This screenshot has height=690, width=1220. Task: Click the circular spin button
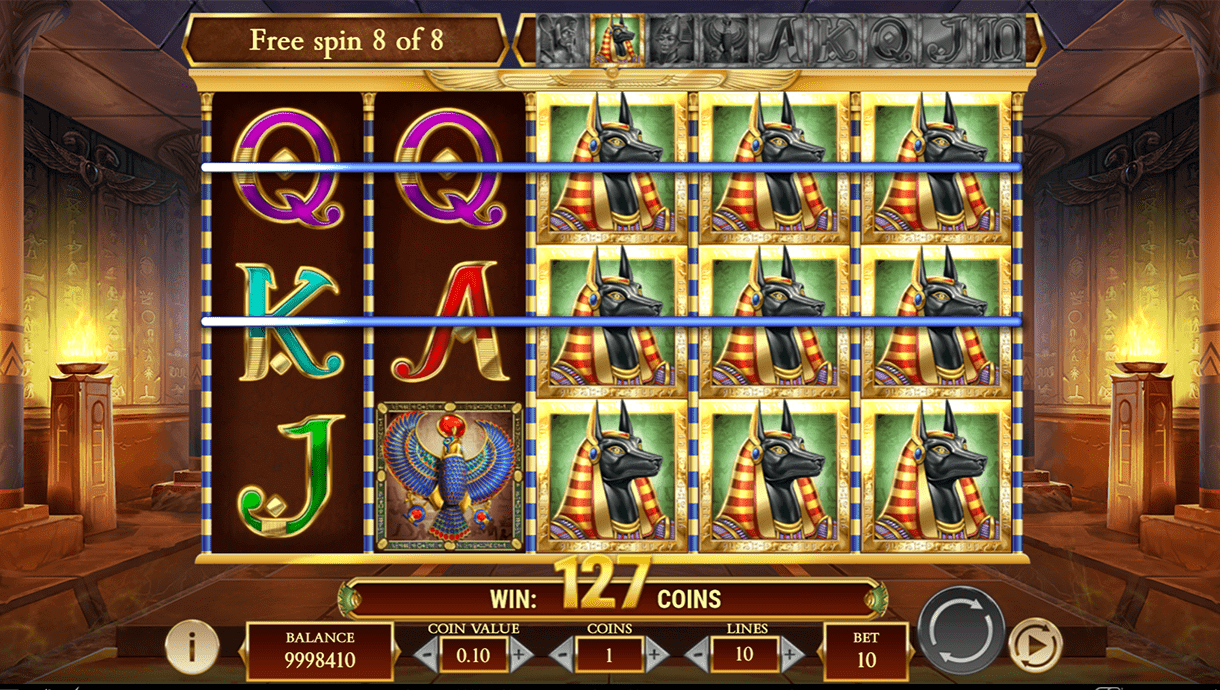click(x=961, y=631)
